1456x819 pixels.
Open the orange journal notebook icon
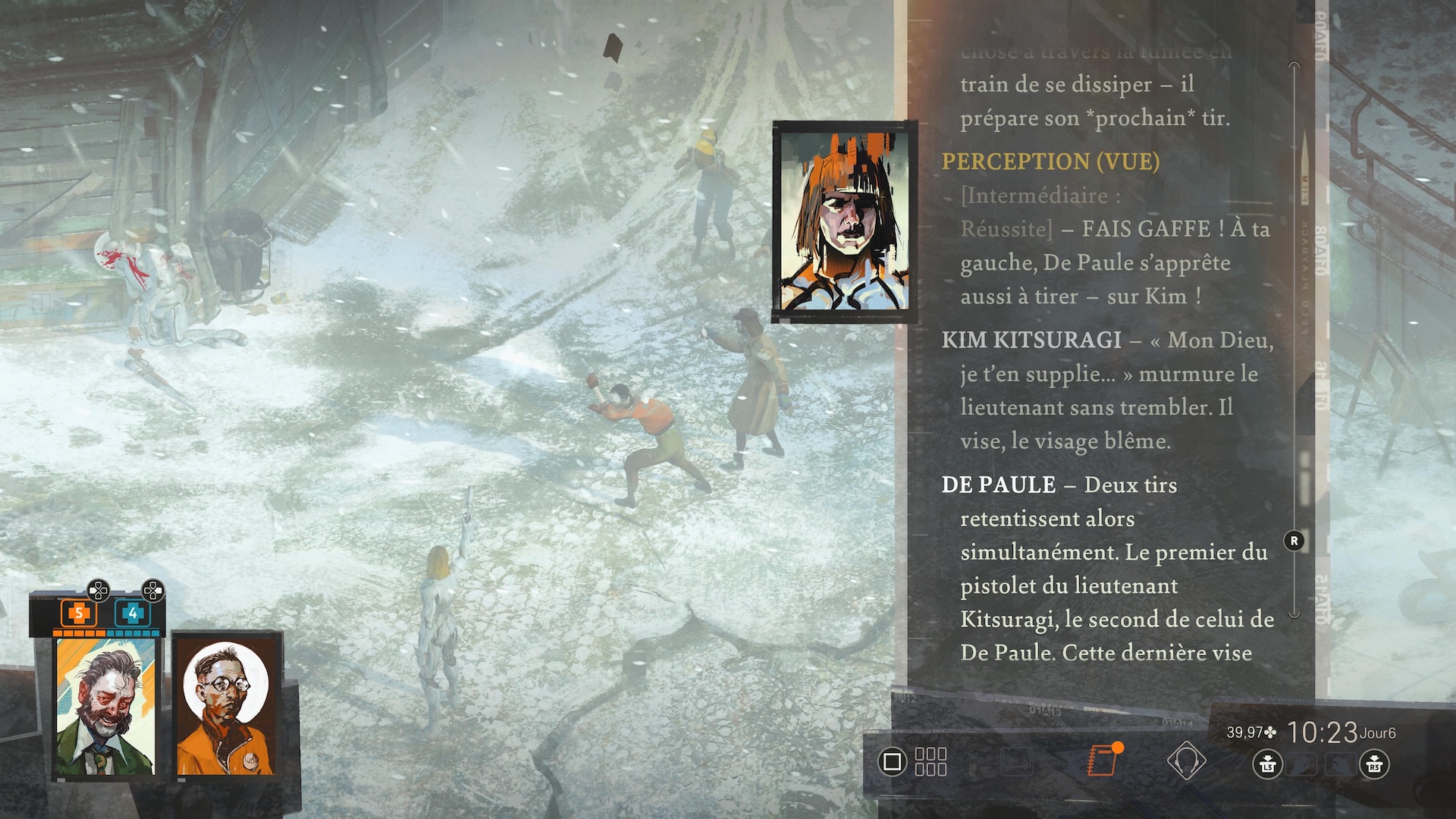point(1103,760)
